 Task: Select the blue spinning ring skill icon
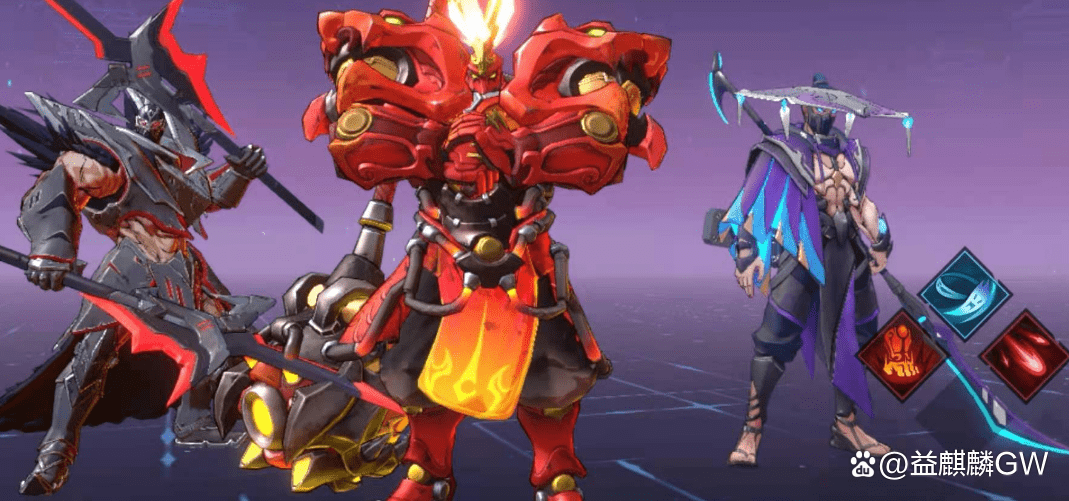[x=964, y=294]
